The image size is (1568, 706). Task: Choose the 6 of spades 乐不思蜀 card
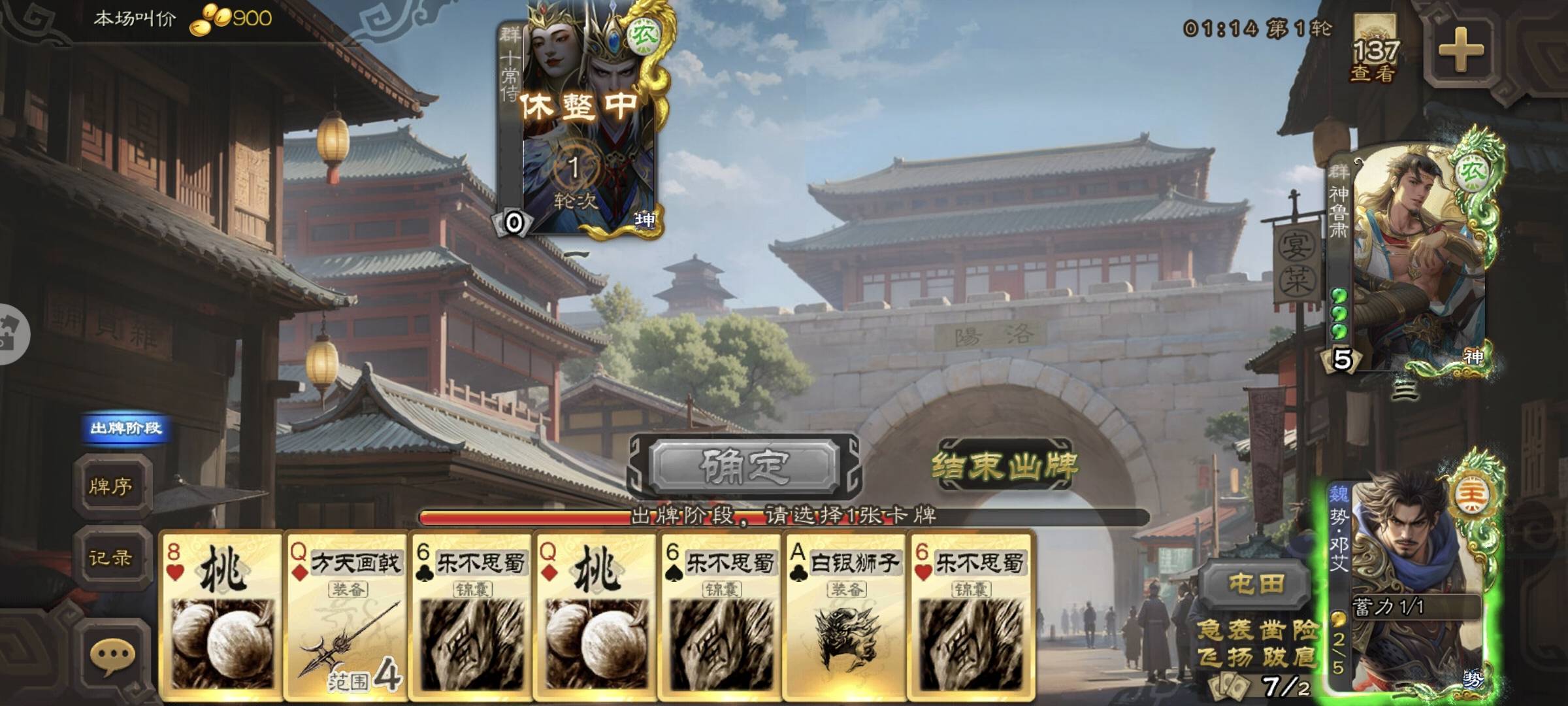point(721,614)
